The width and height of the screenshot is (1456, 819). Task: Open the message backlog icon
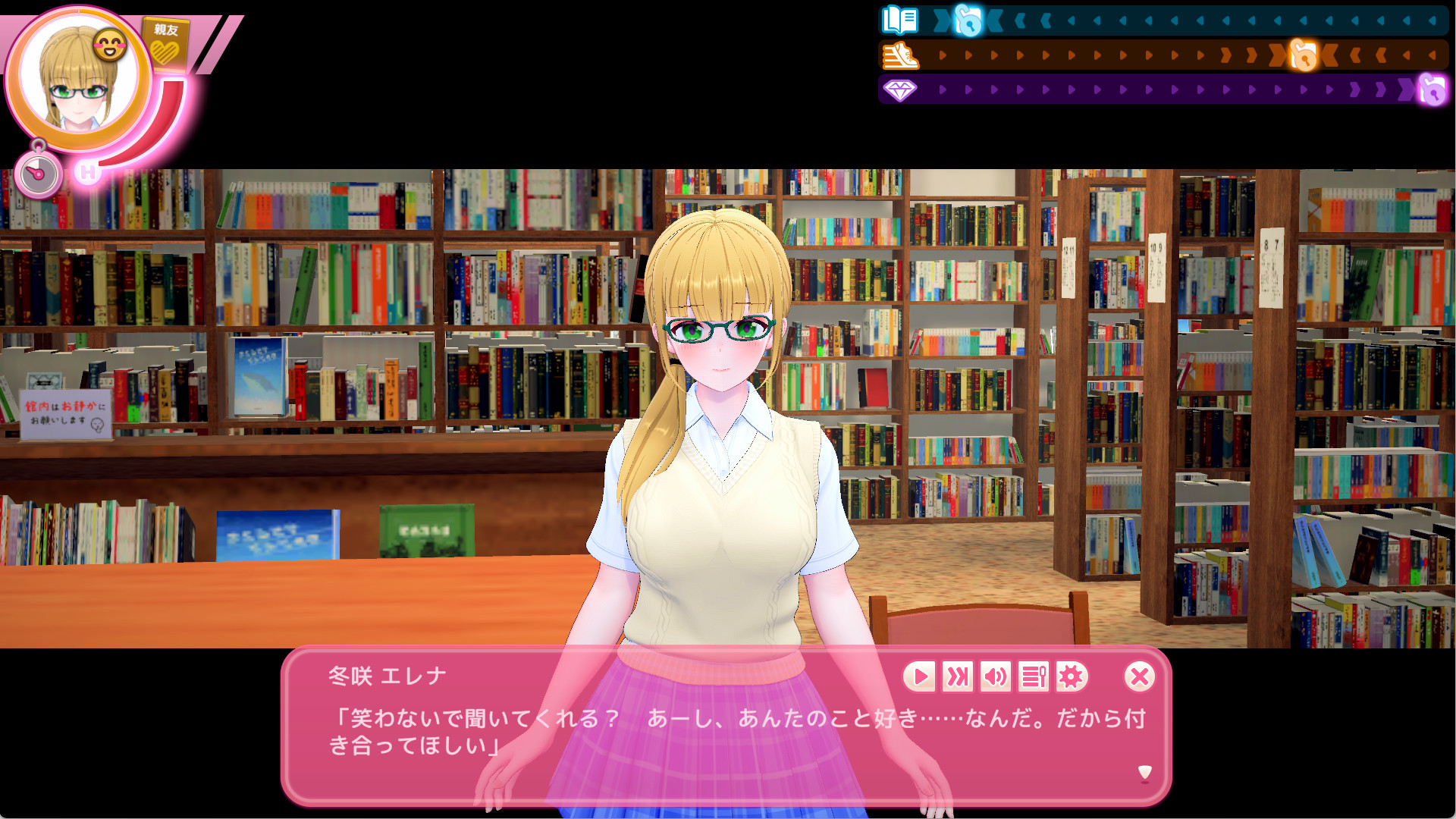coord(1032,677)
